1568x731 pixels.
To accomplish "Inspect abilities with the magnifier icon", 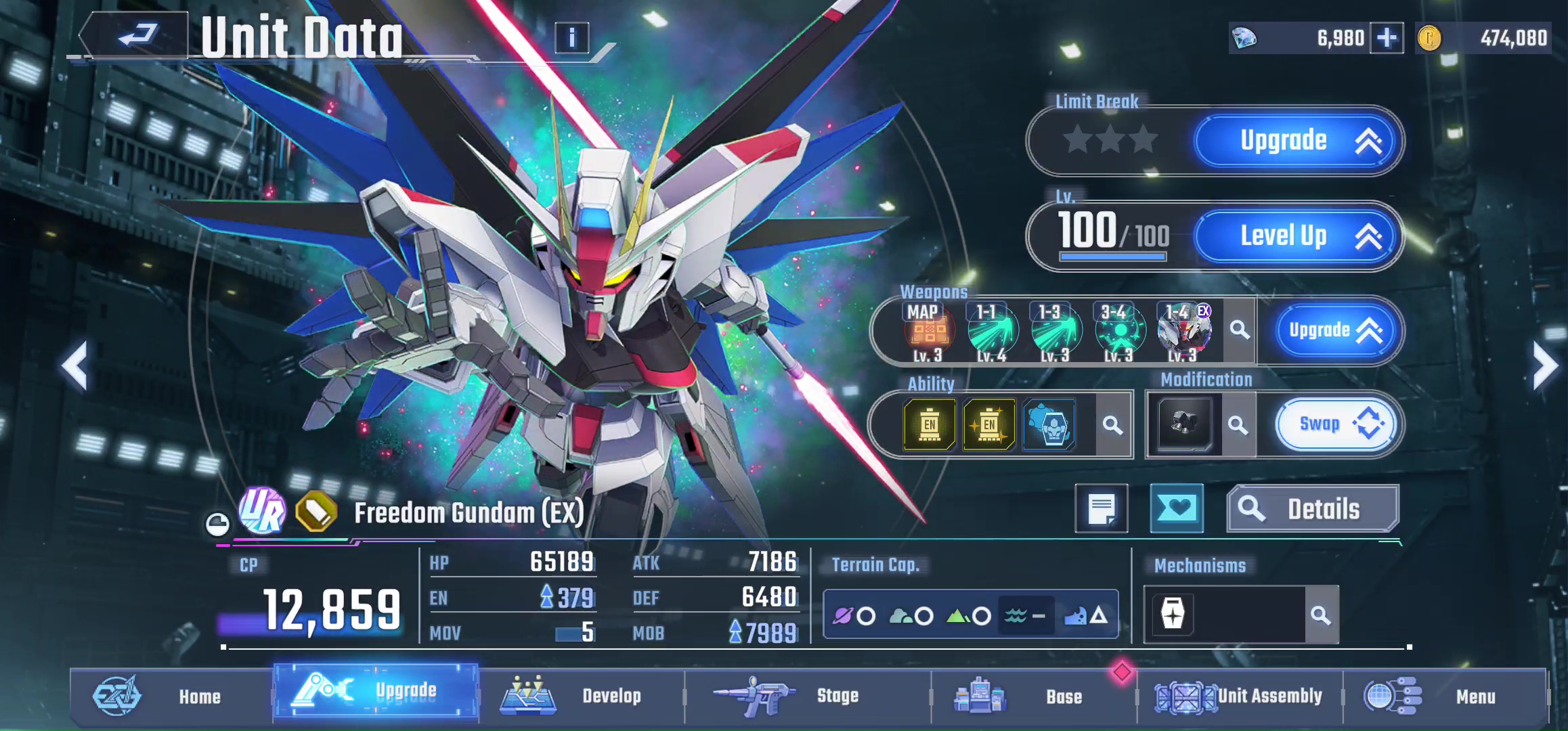I will point(1112,425).
